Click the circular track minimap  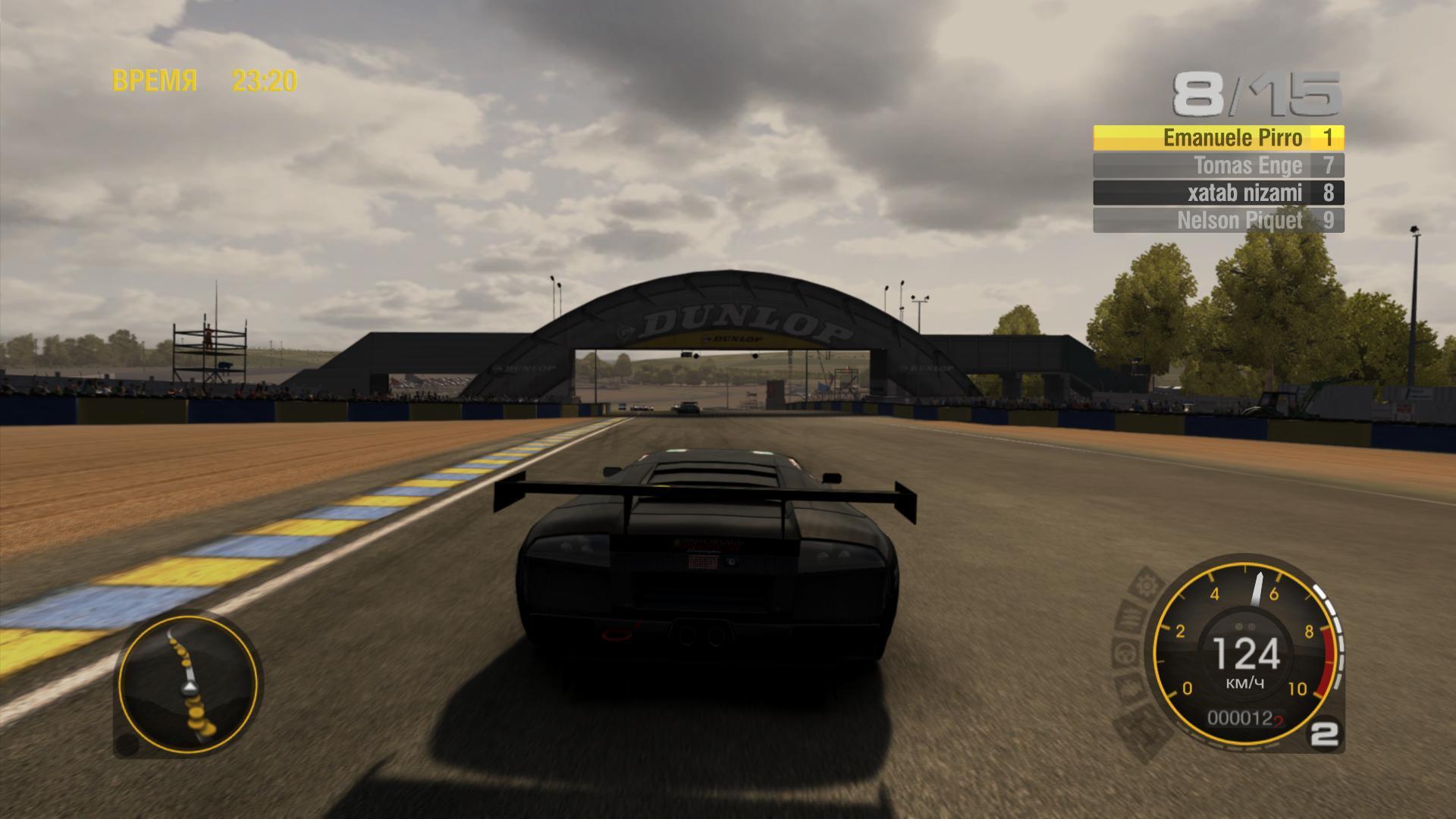[188, 685]
